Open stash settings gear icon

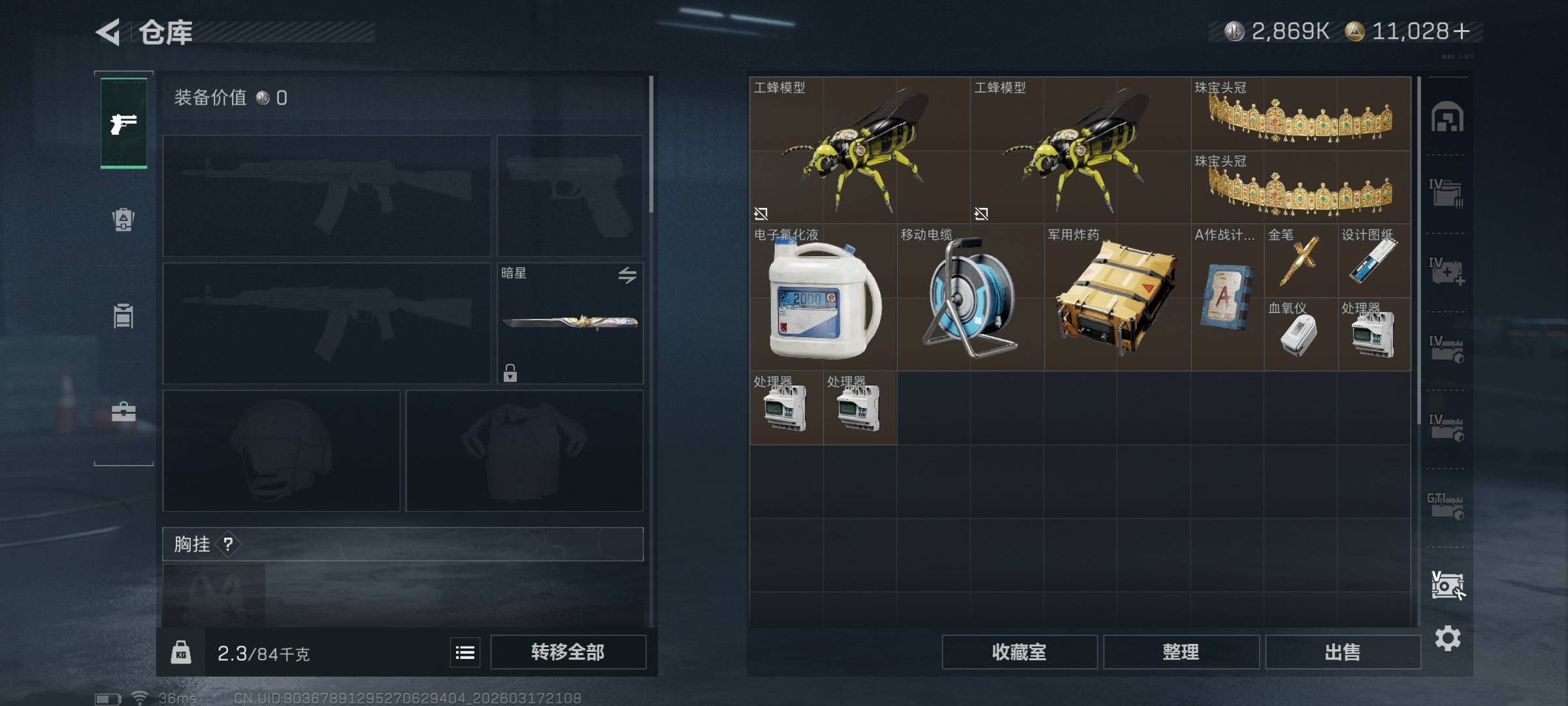coord(1447,638)
